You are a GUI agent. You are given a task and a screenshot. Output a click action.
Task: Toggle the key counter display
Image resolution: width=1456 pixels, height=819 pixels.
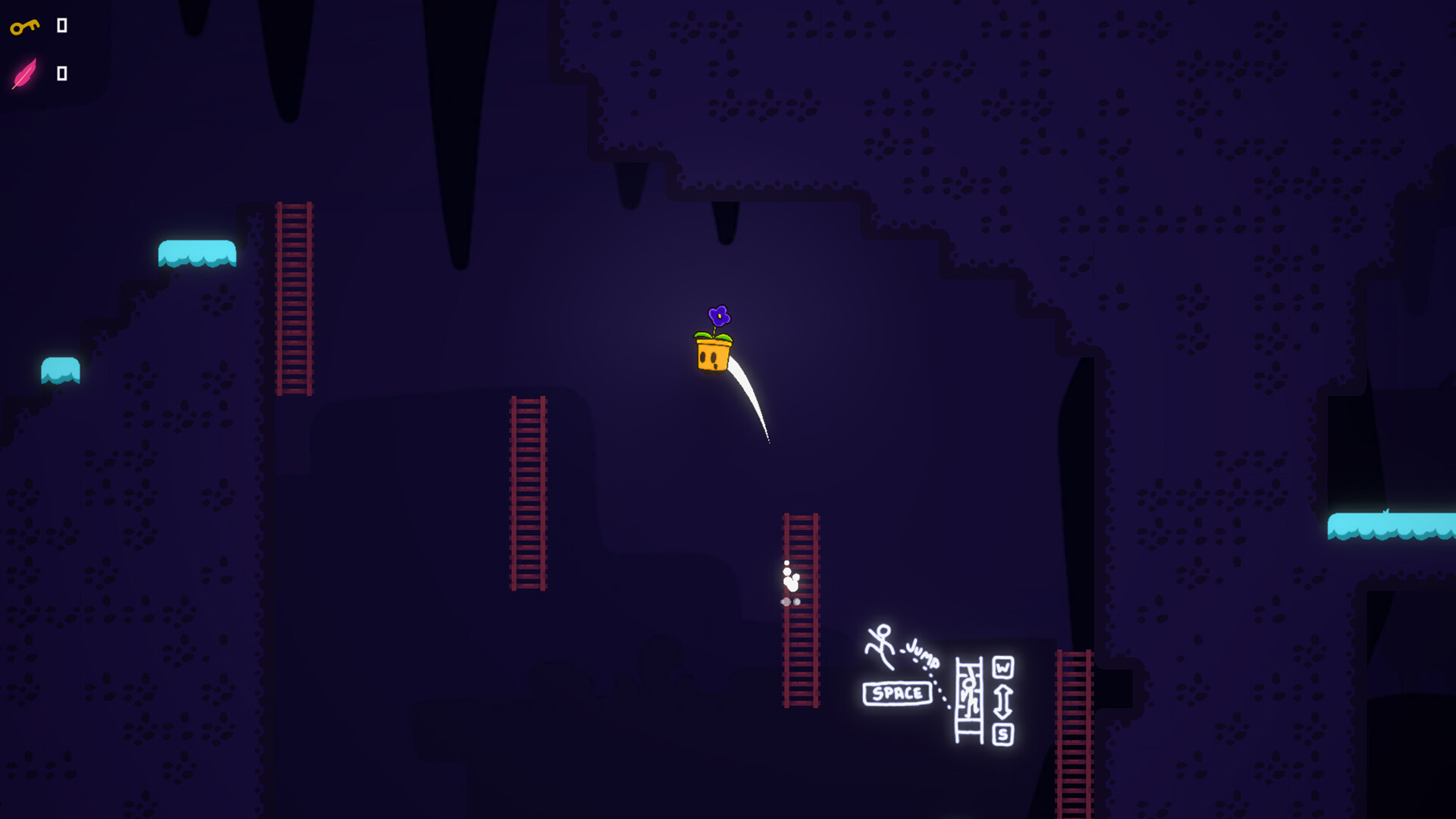tap(61, 25)
